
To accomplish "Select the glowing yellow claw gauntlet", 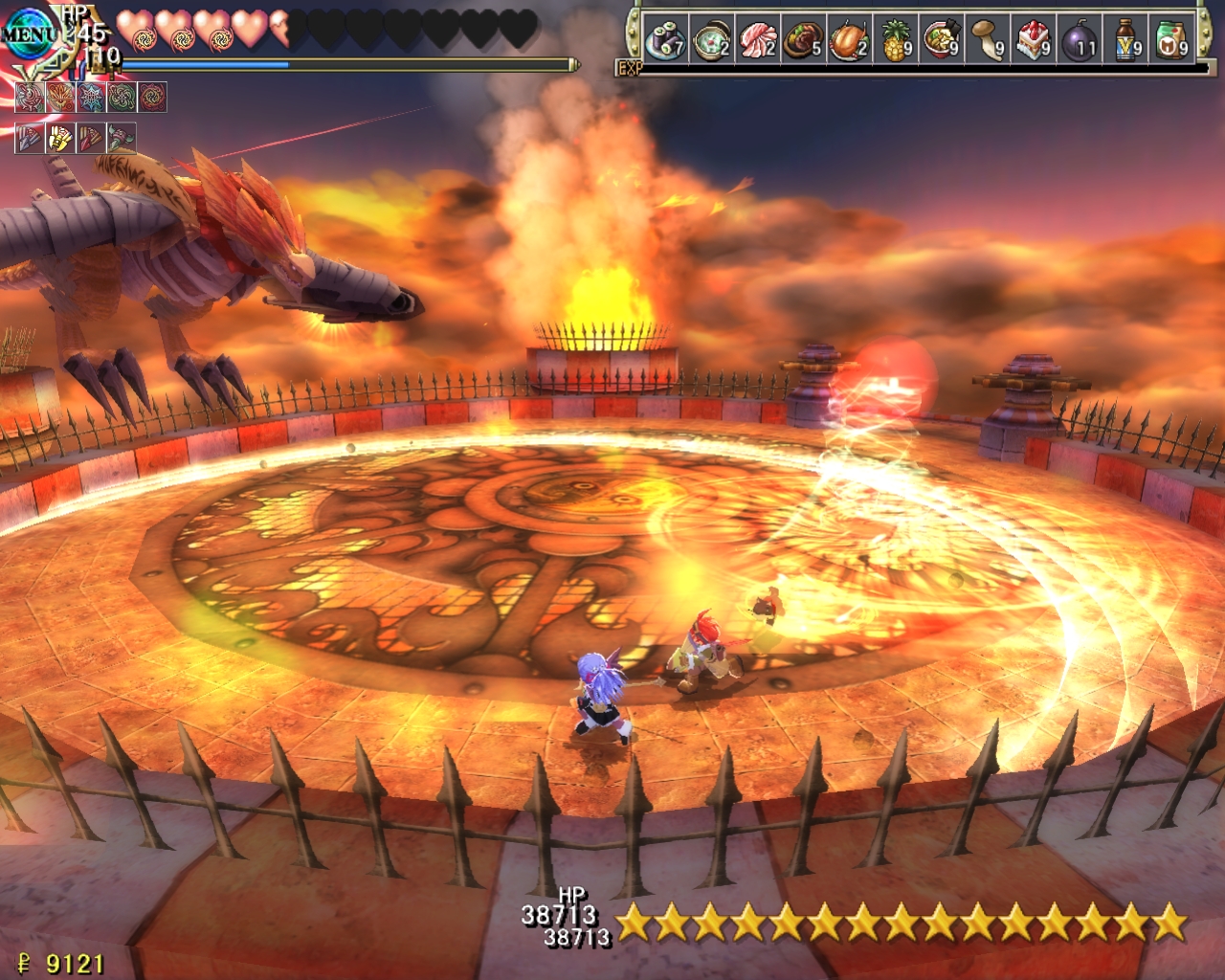I will coord(60,139).
